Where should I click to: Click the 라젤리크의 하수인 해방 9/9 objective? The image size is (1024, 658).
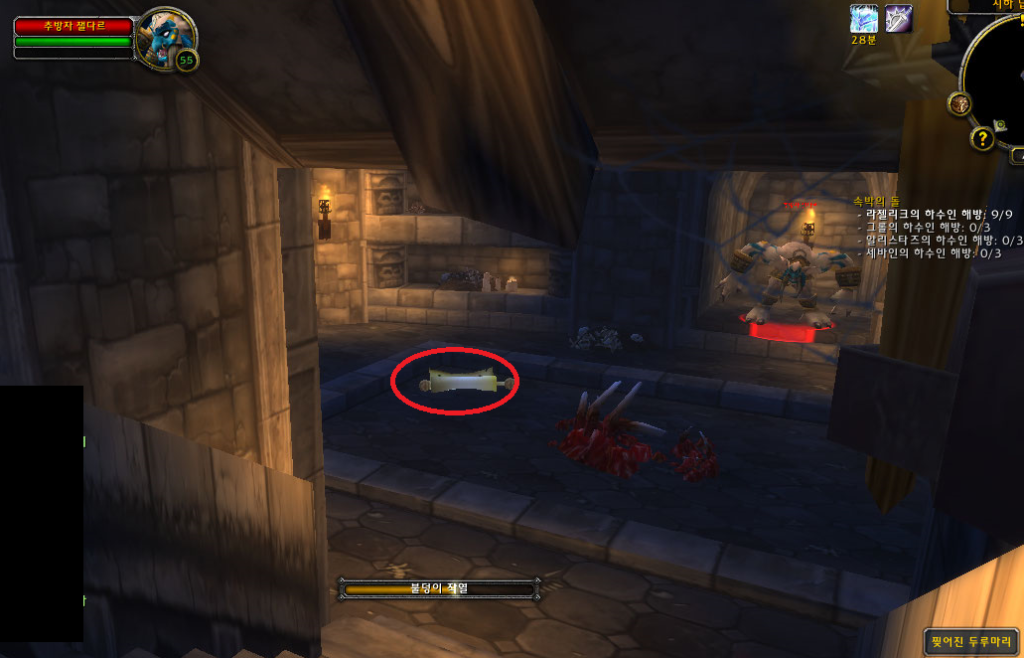pyautogui.click(x=935, y=214)
